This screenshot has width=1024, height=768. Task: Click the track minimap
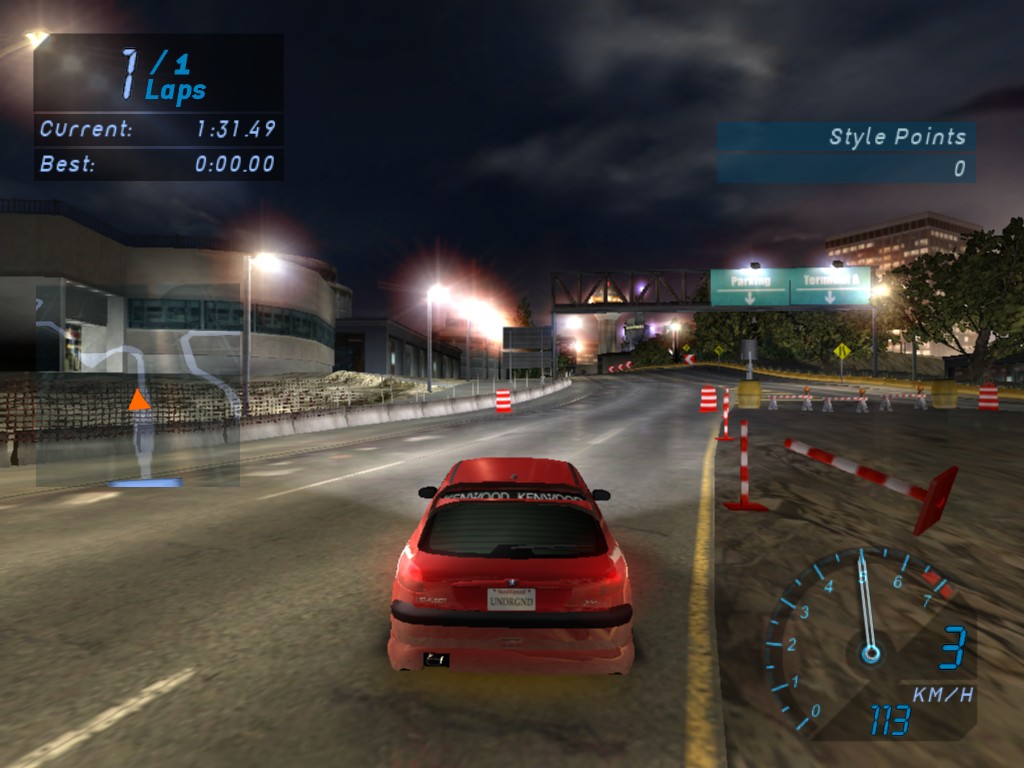138,385
